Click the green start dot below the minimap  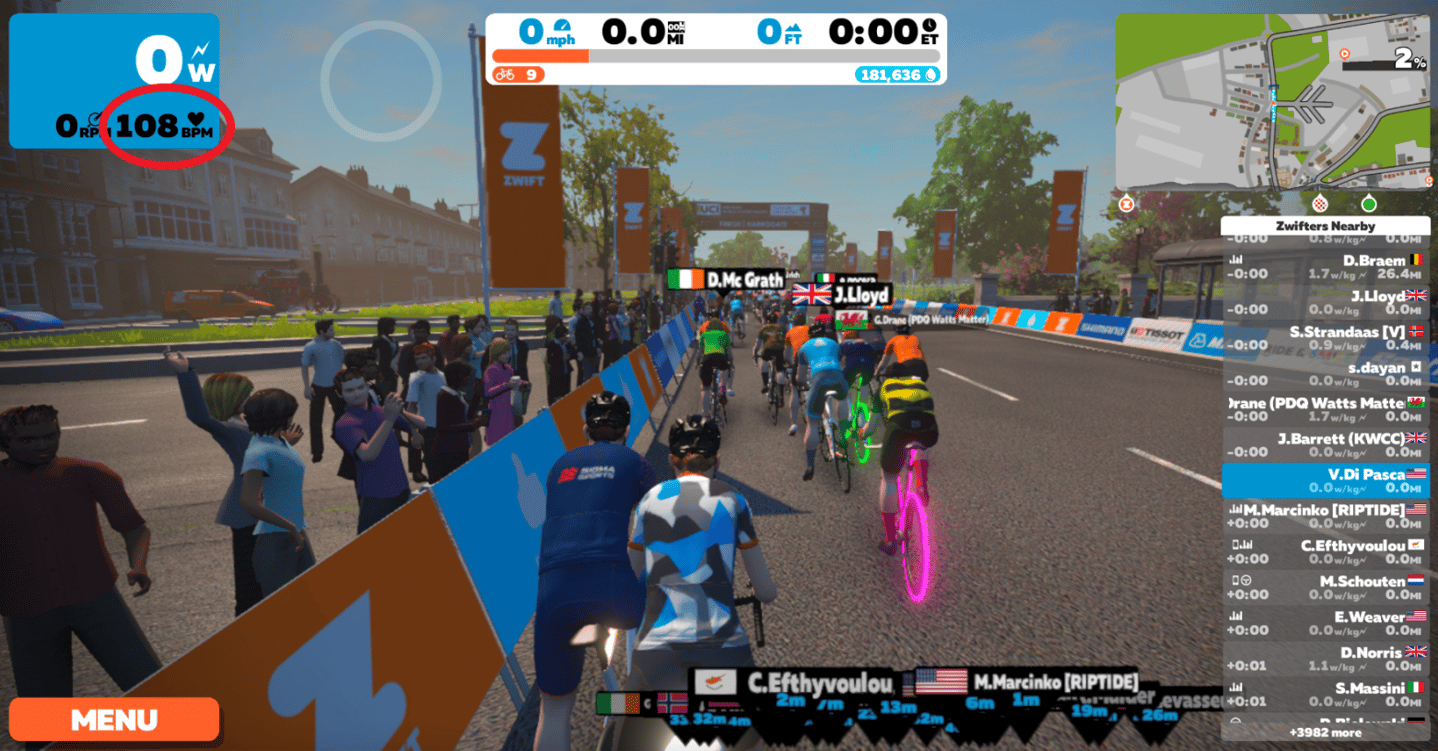pyautogui.click(x=1369, y=204)
